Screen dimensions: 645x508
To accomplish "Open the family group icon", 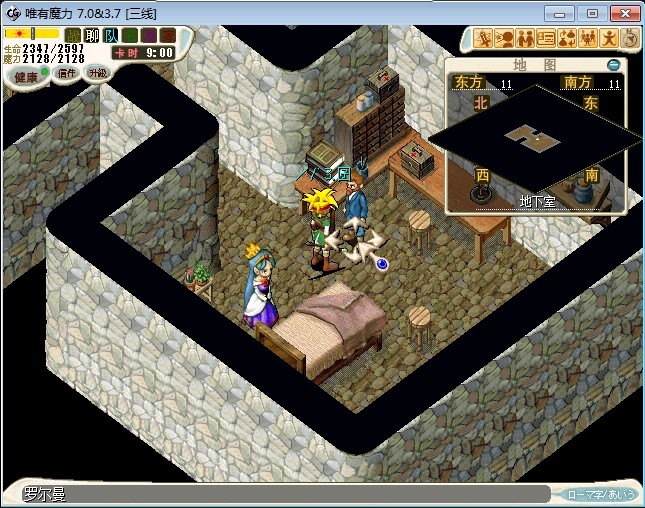I will click(588, 39).
